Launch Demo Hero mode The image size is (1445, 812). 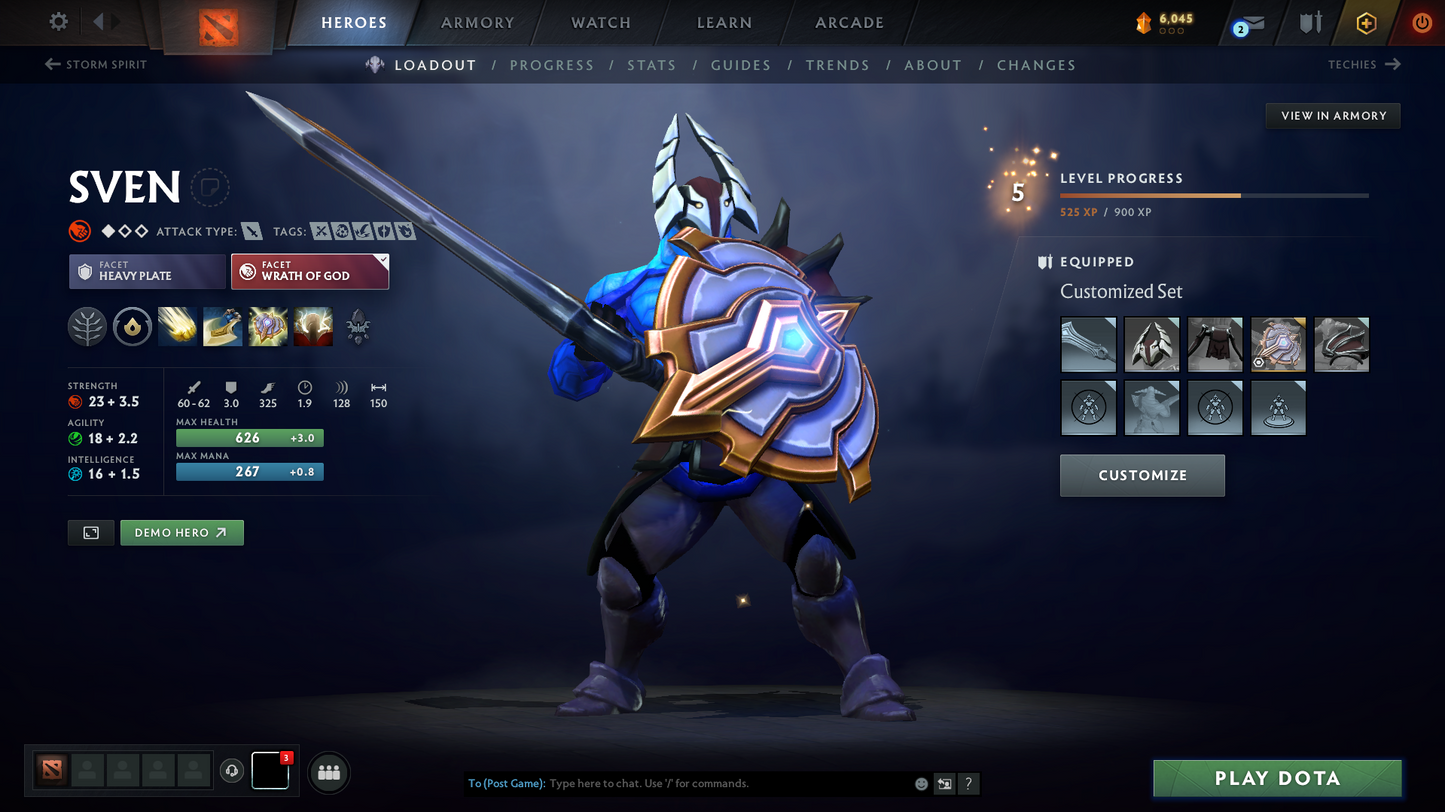(x=182, y=533)
